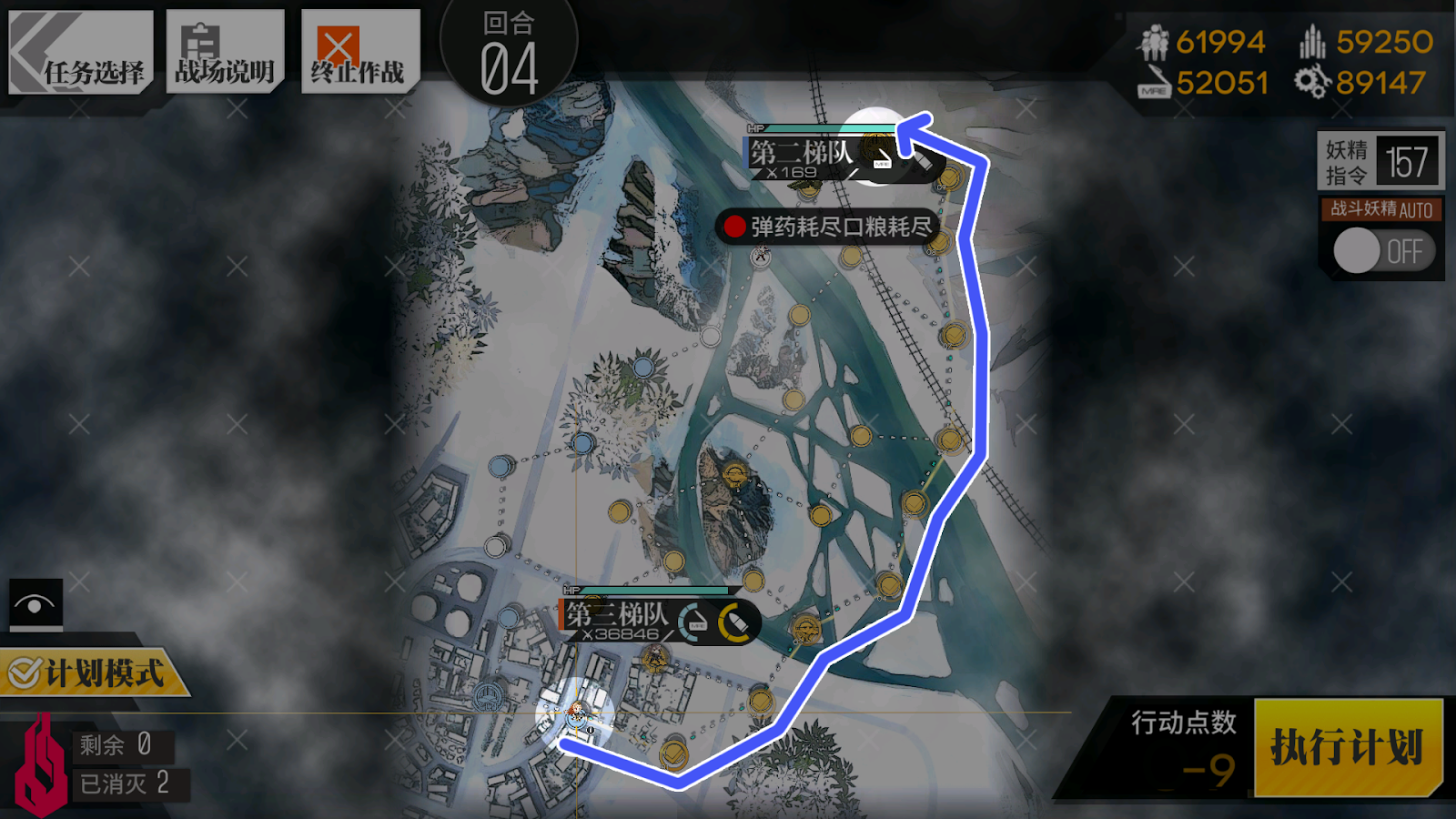The image size is (1456, 819).
Task: Execute the plan (执行计划)
Action: [1348, 747]
